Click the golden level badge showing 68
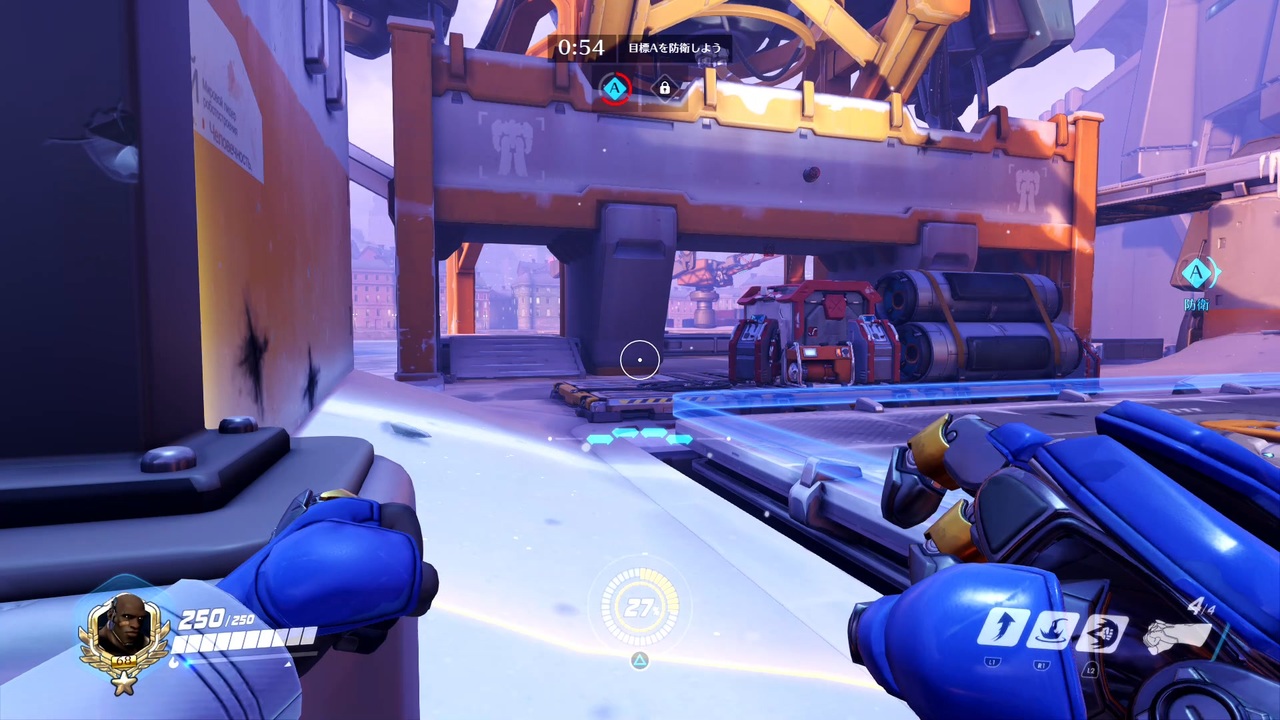Image resolution: width=1280 pixels, height=720 pixels. tap(123, 661)
